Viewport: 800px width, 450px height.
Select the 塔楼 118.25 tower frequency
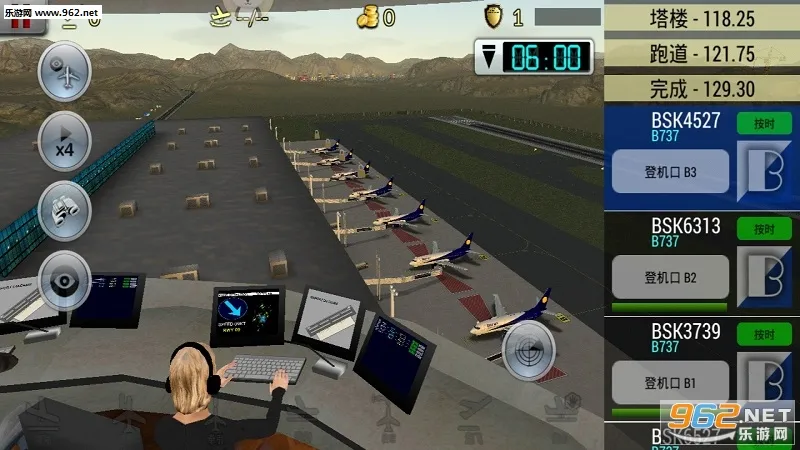[702, 19]
